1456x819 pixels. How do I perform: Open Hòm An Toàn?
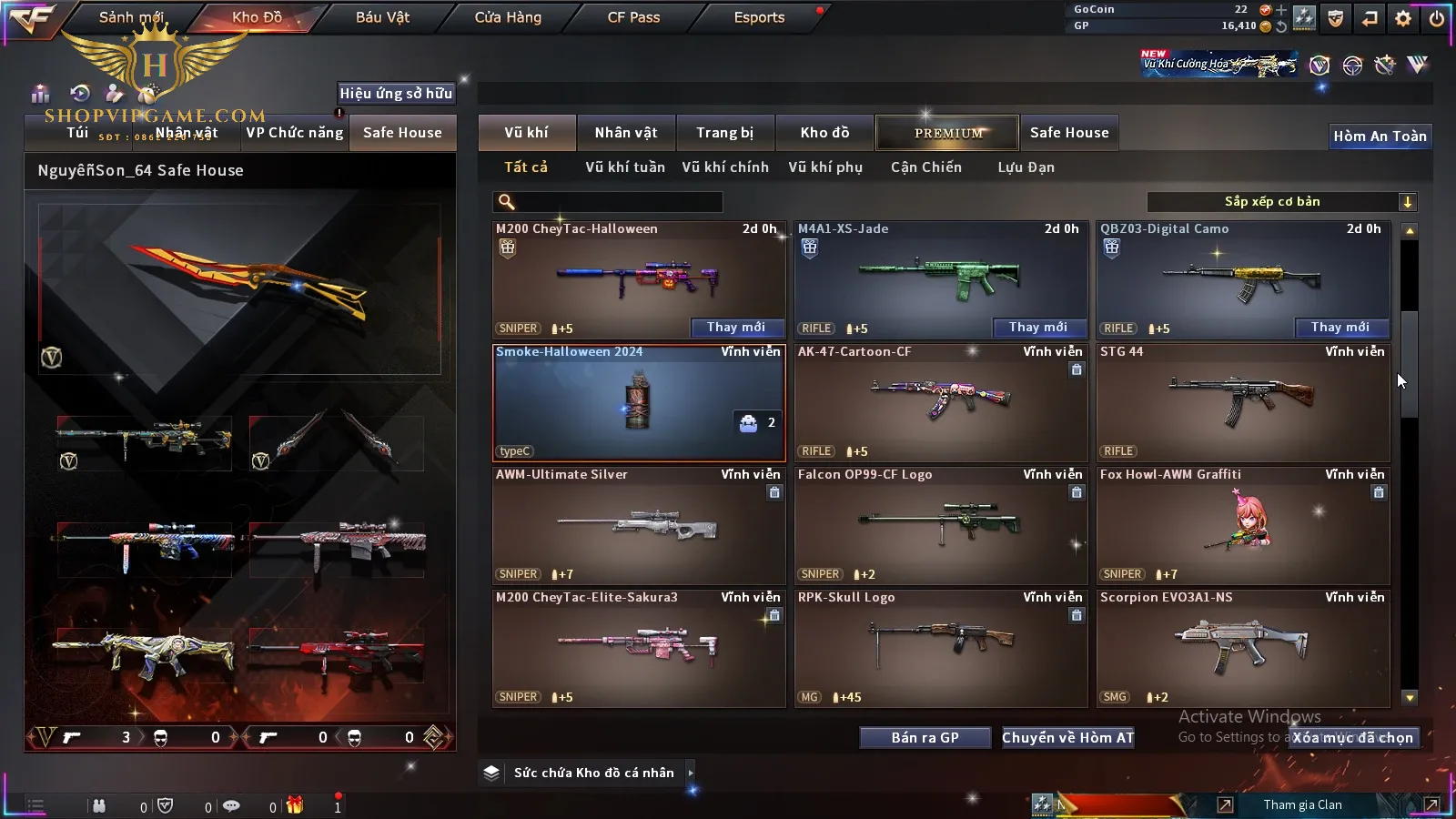click(1380, 136)
